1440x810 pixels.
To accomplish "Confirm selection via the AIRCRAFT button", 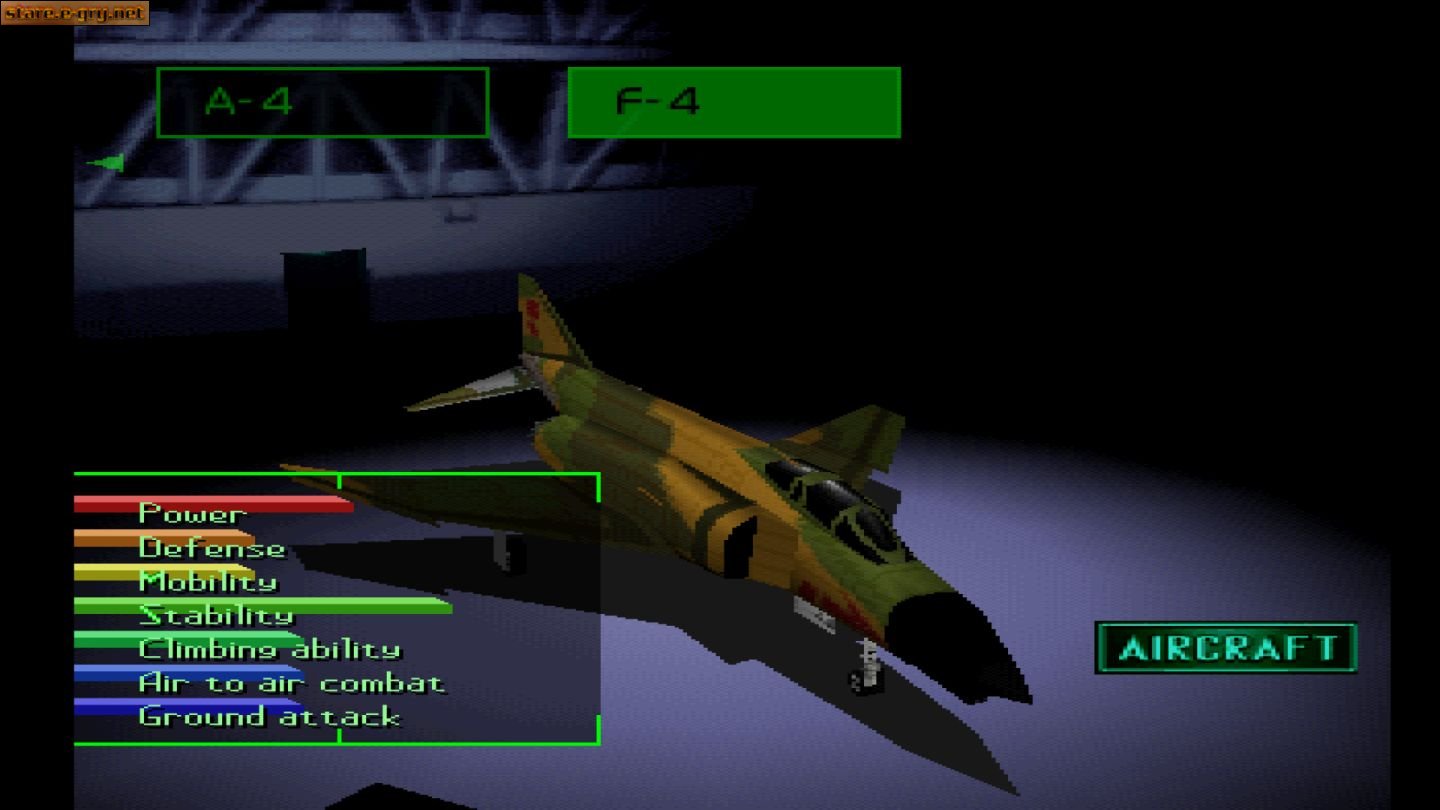I will point(1226,647).
